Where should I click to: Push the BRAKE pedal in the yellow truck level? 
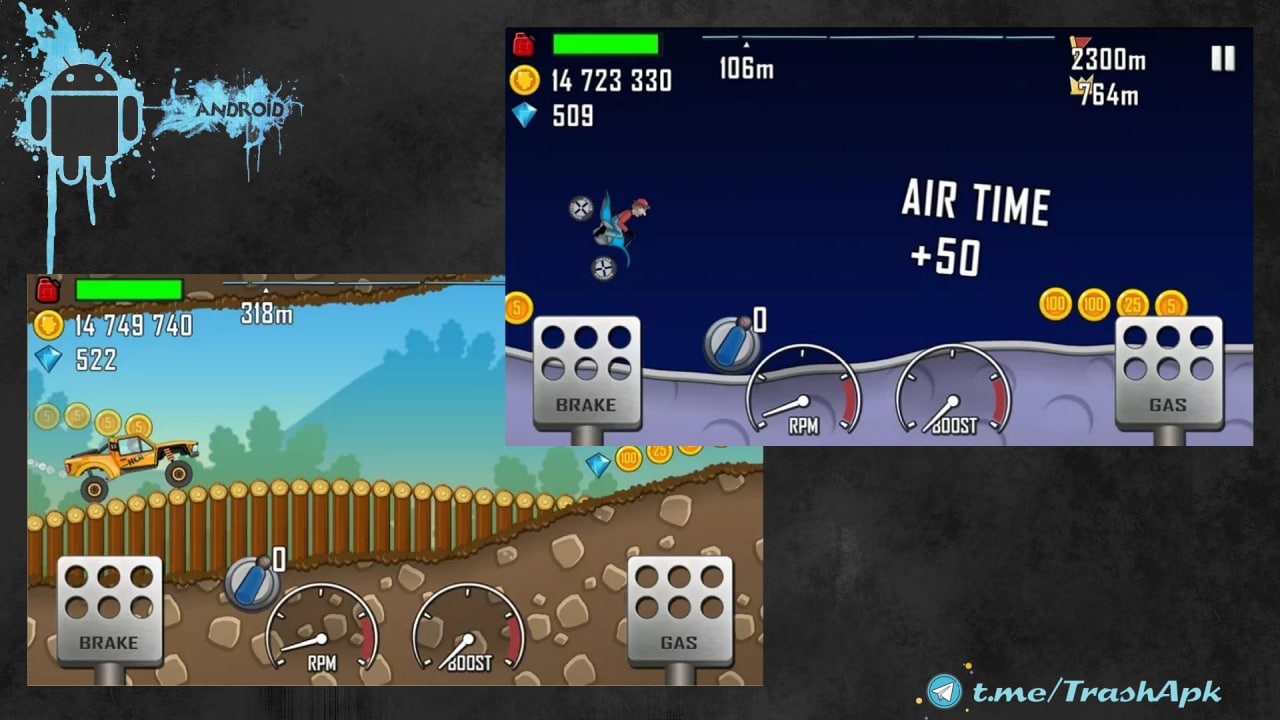109,611
